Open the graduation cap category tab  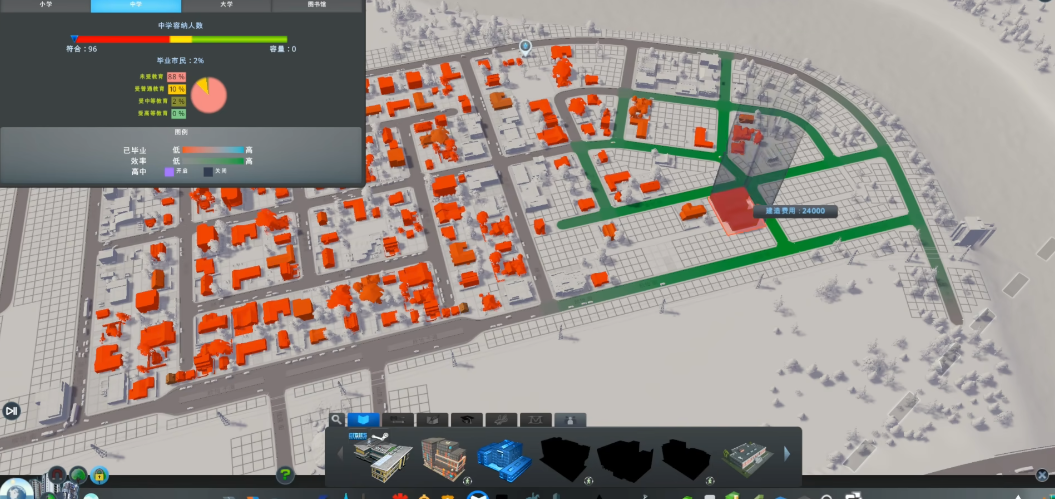point(465,420)
